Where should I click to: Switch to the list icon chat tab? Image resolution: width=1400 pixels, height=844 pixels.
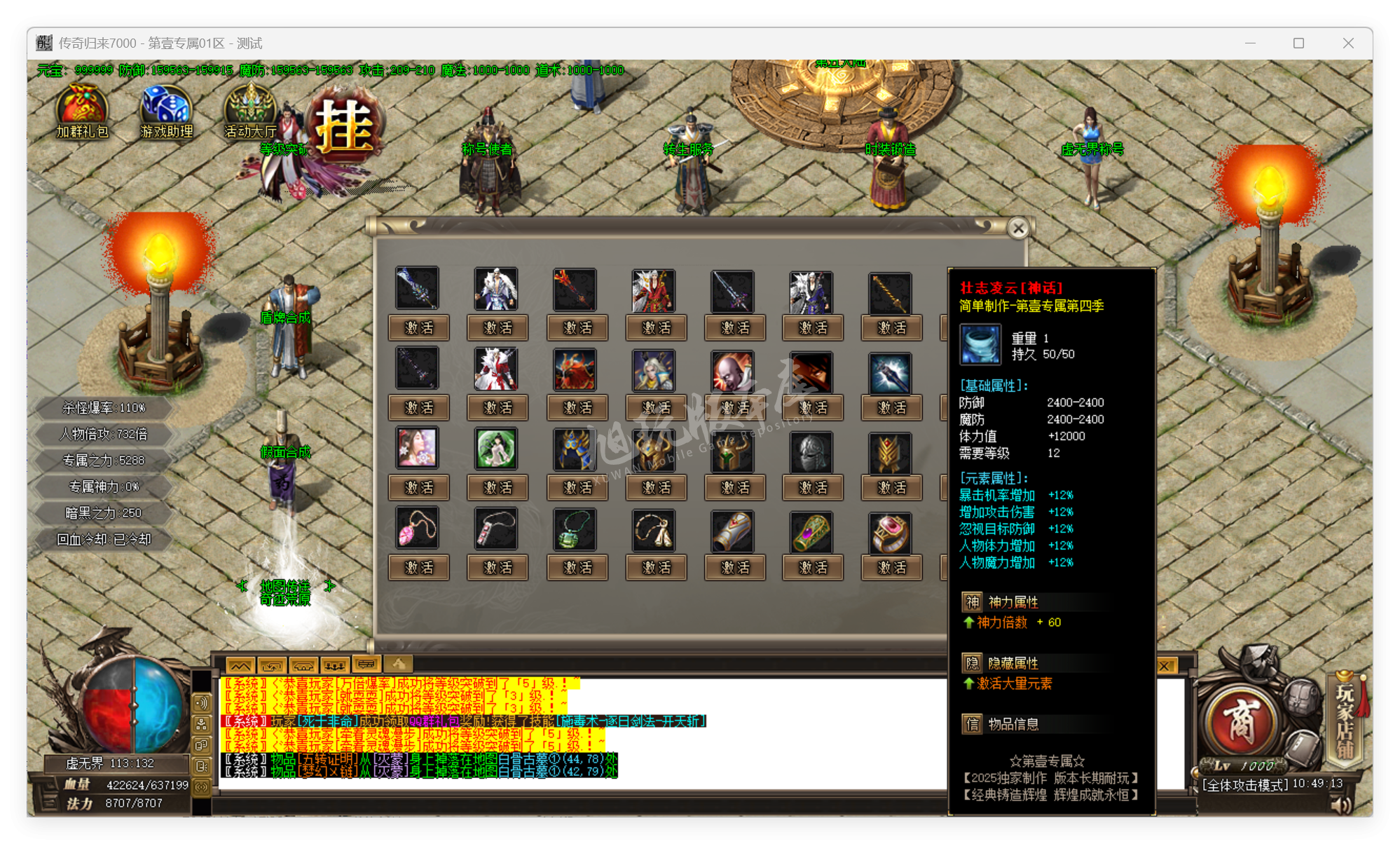pos(366,665)
